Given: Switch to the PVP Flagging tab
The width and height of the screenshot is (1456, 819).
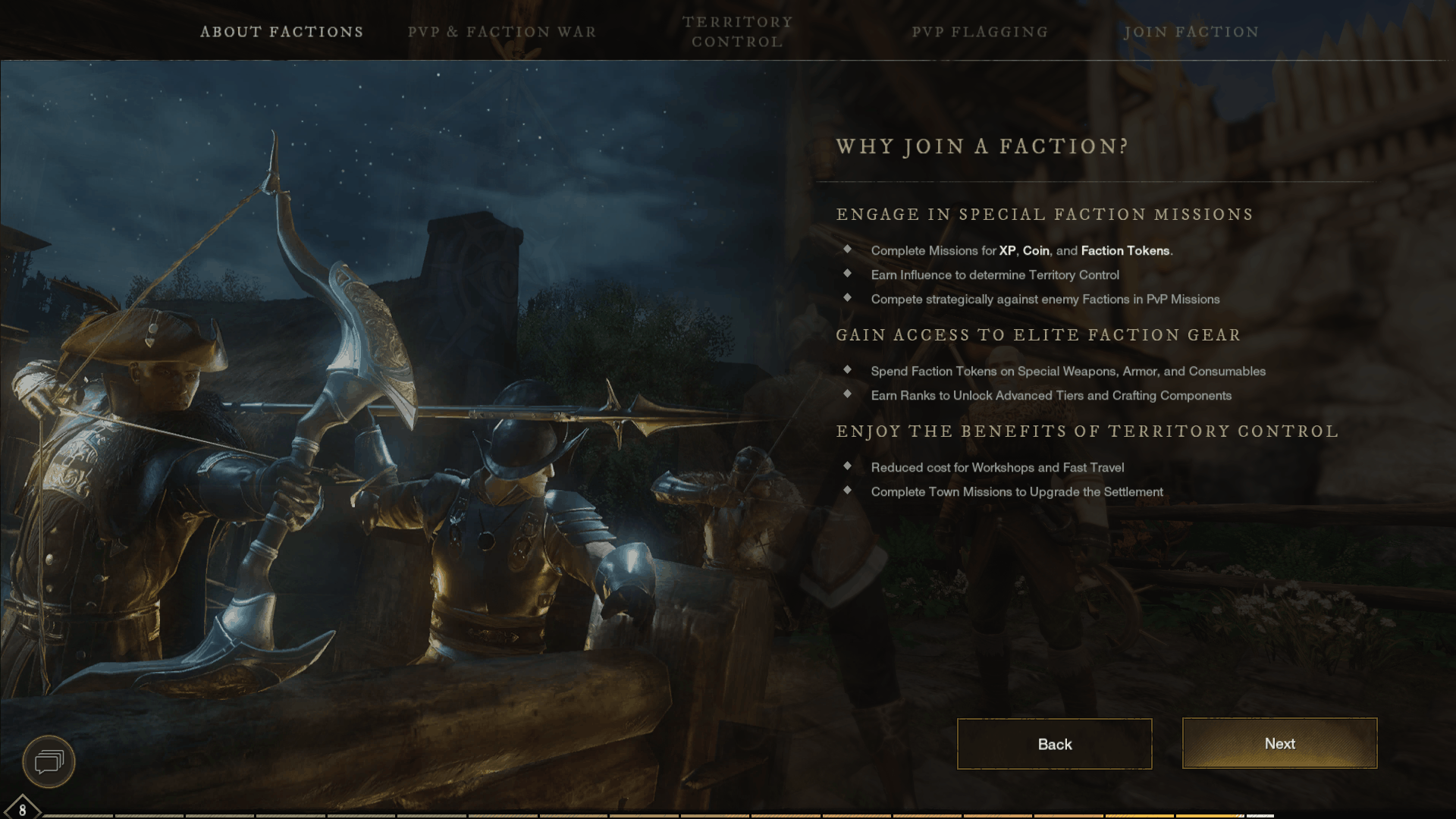Looking at the screenshot, I should click(981, 32).
